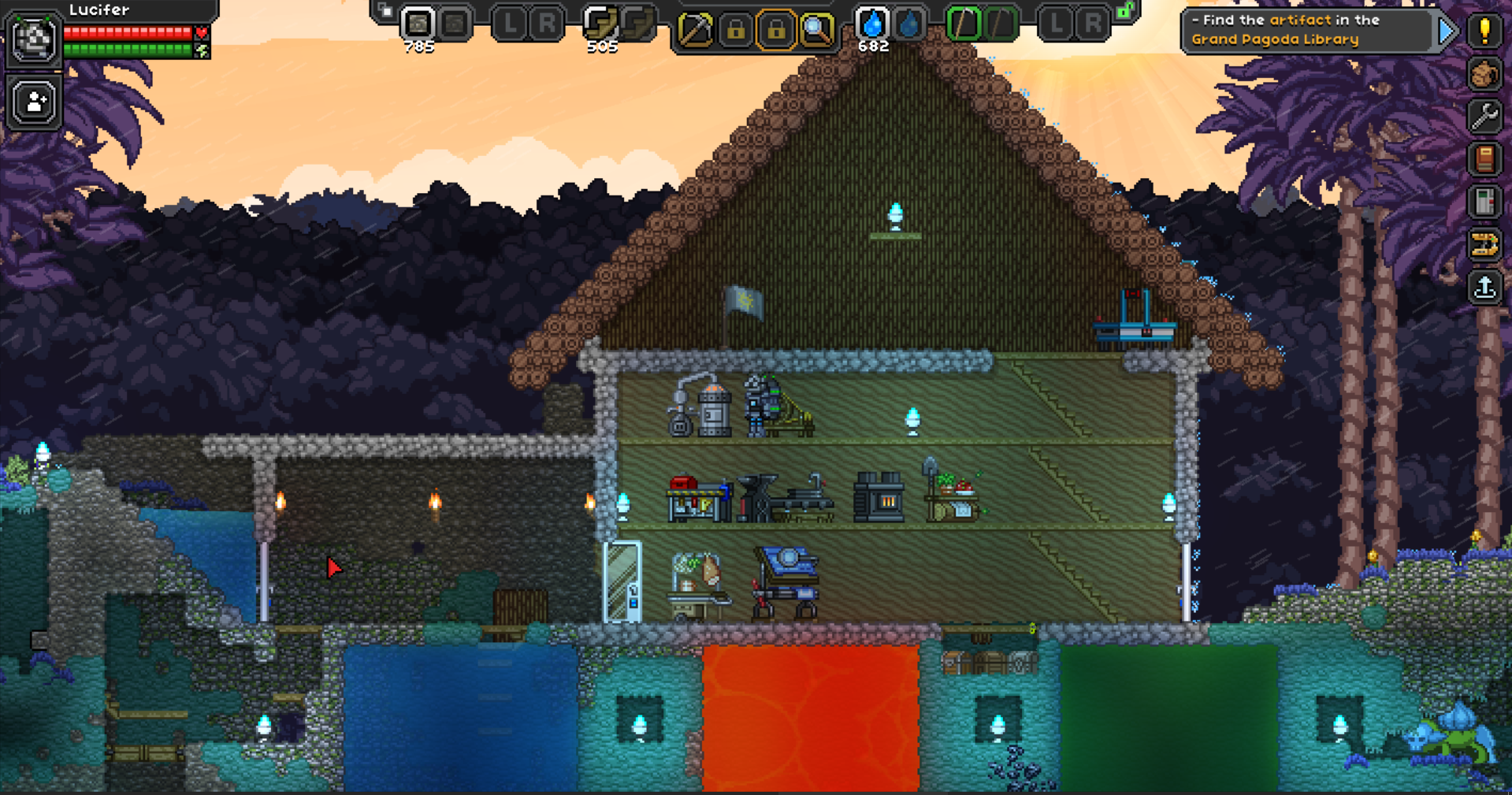
Task: Open the backpack inventory
Action: (1484, 75)
